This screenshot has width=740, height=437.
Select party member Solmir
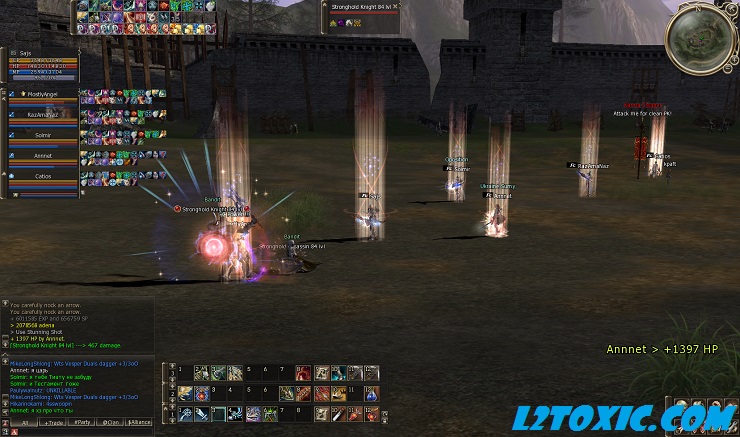(x=42, y=135)
